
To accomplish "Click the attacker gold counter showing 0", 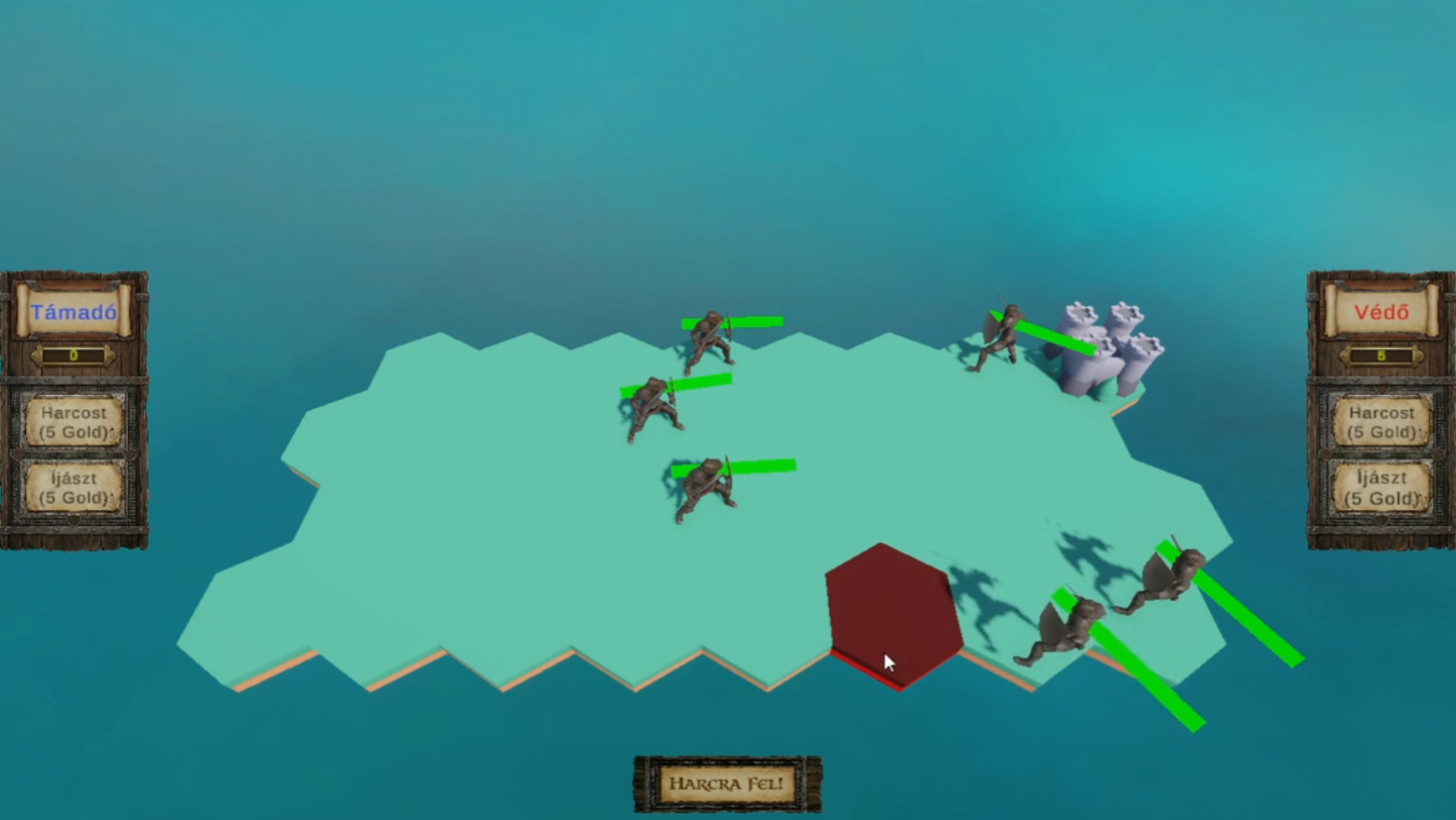I will coord(75,355).
